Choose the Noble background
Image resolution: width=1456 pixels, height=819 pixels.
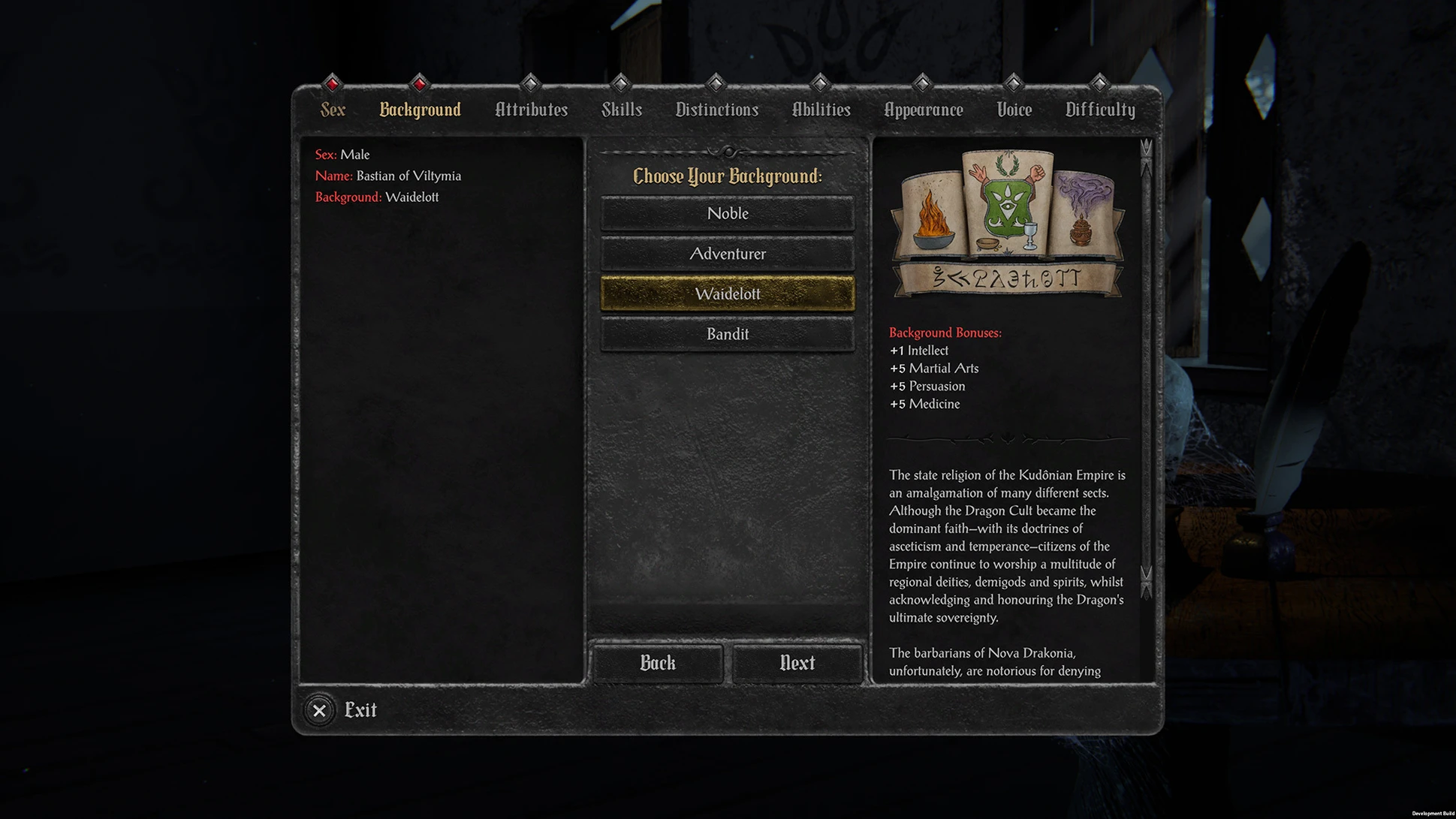pos(727,213)
